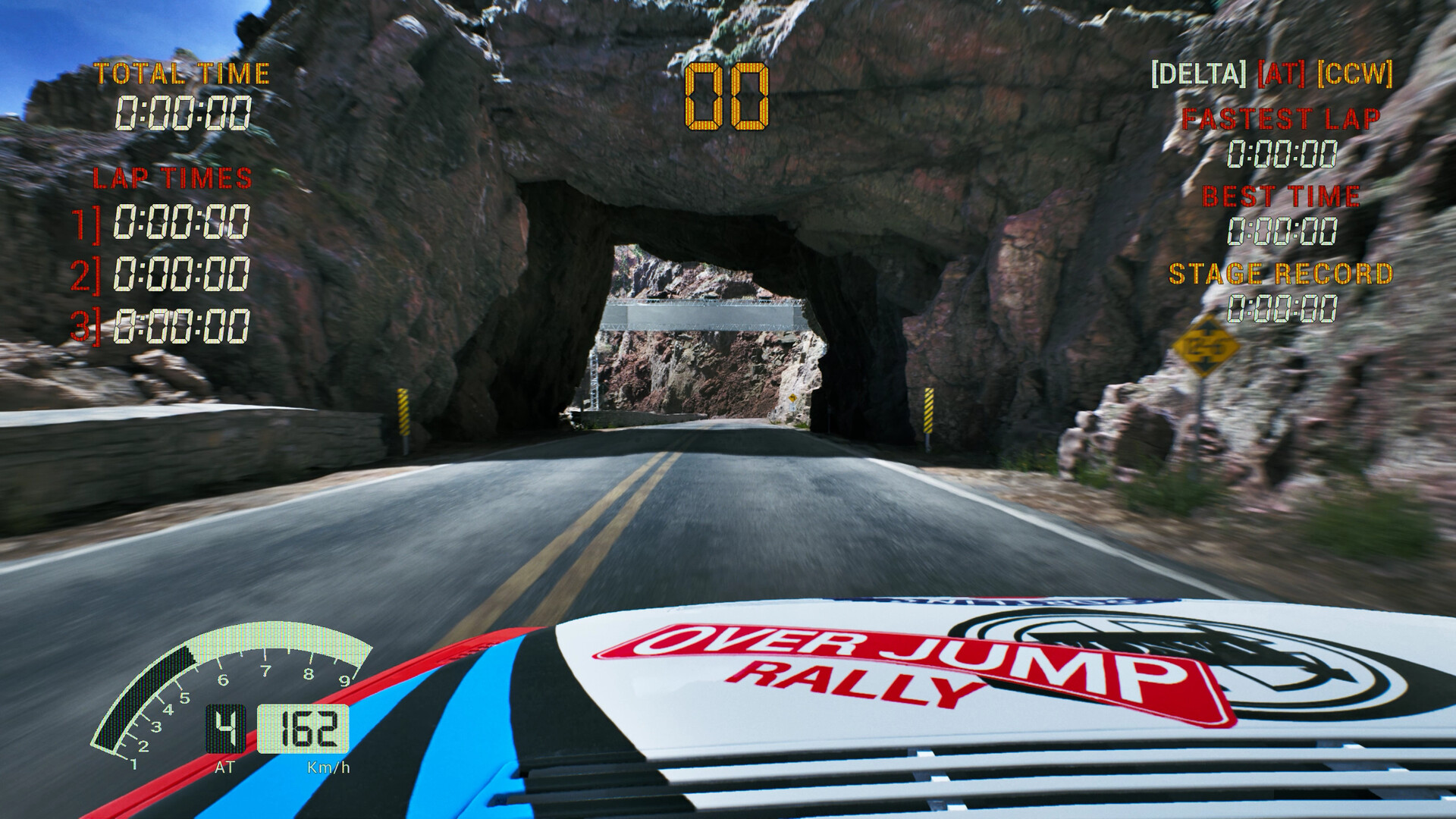Select the TOTAL TIME header

(x=180, y=74)
